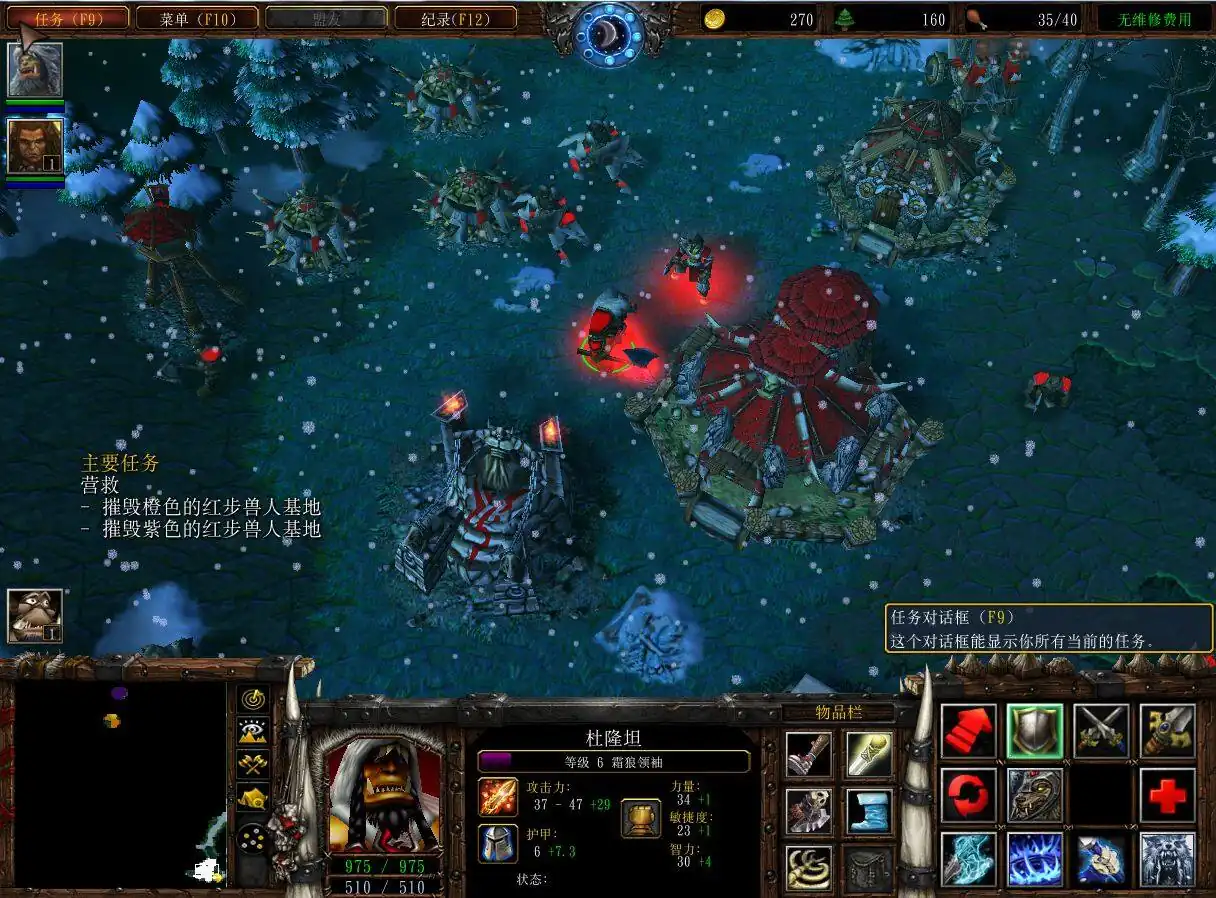Toggle the crossed-axes ally color button
1216x898 pixels.
[x=254, y=764]
